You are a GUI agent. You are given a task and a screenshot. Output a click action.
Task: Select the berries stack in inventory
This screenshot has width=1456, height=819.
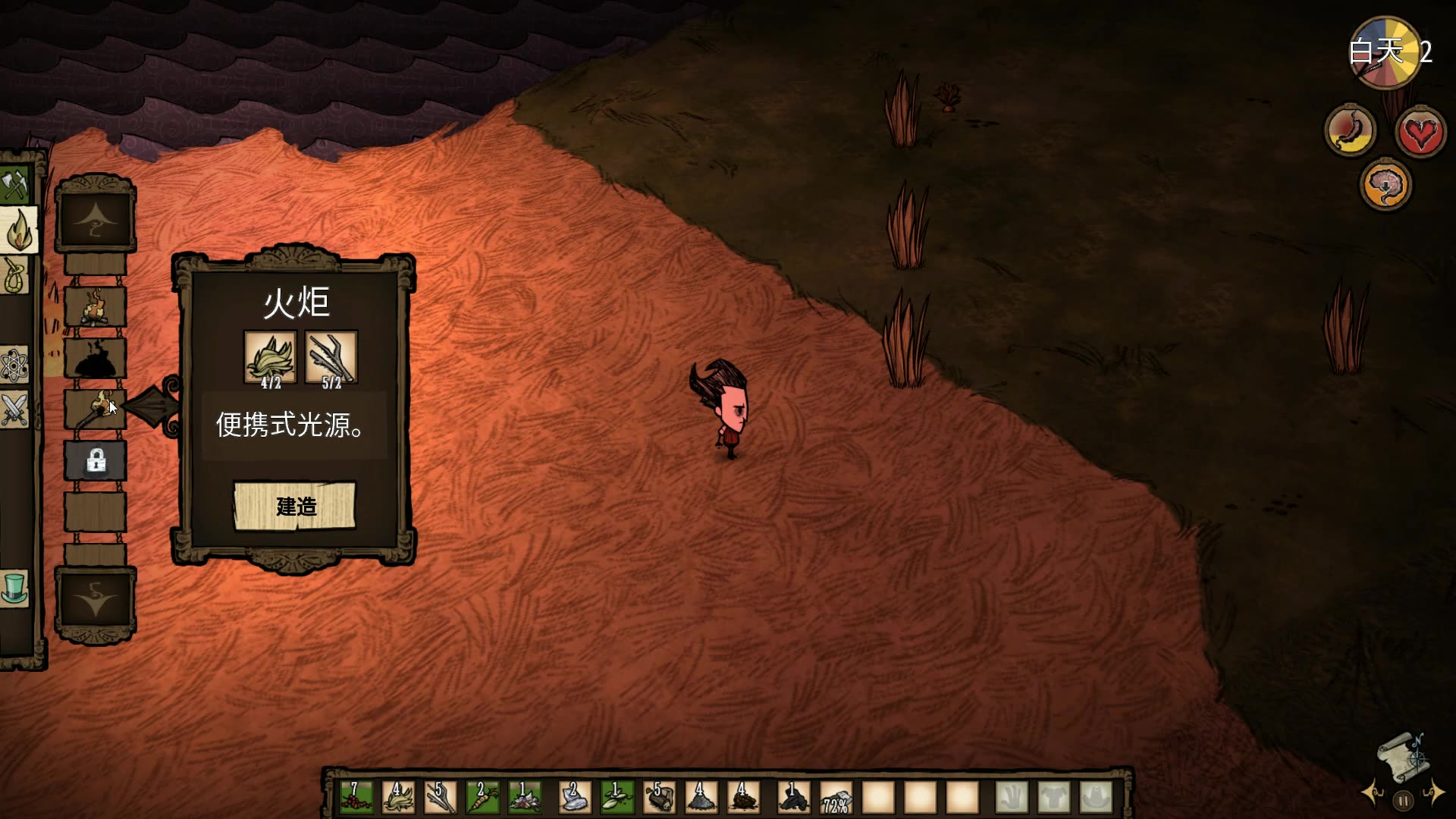356,798
